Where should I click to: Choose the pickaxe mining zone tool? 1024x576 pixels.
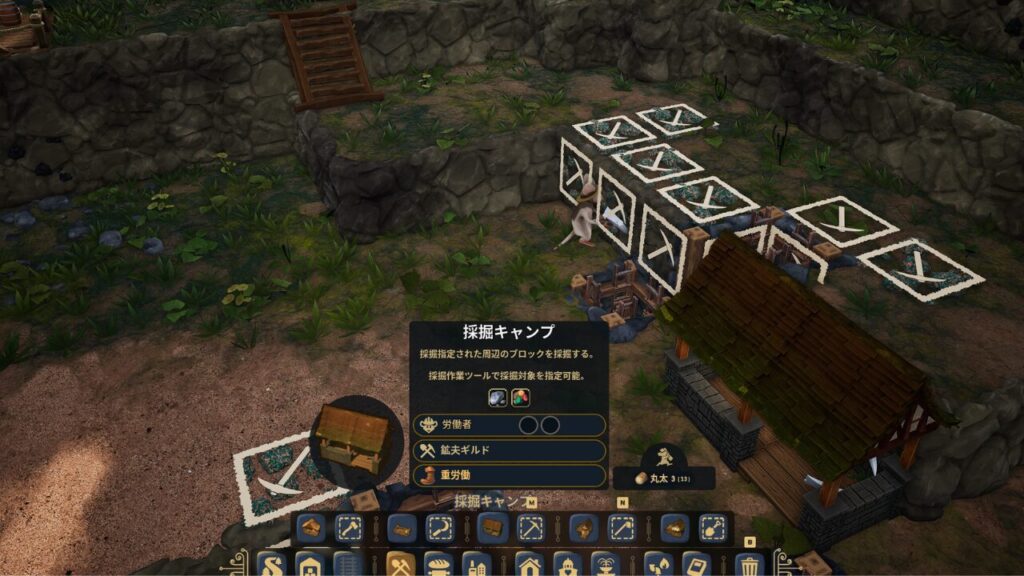[530, 528]
